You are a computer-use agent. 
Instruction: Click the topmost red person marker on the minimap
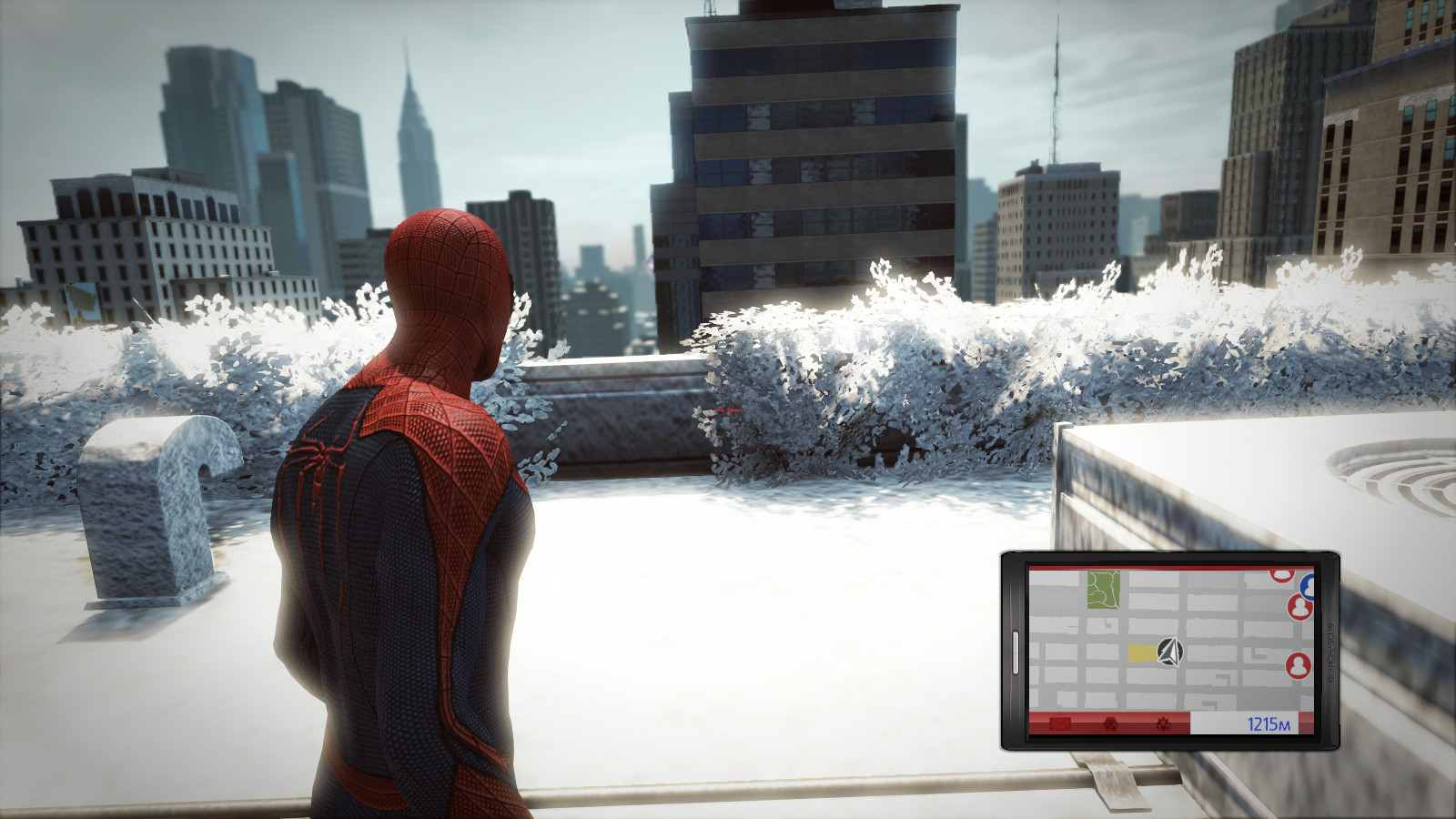(x=1282, y=576)
